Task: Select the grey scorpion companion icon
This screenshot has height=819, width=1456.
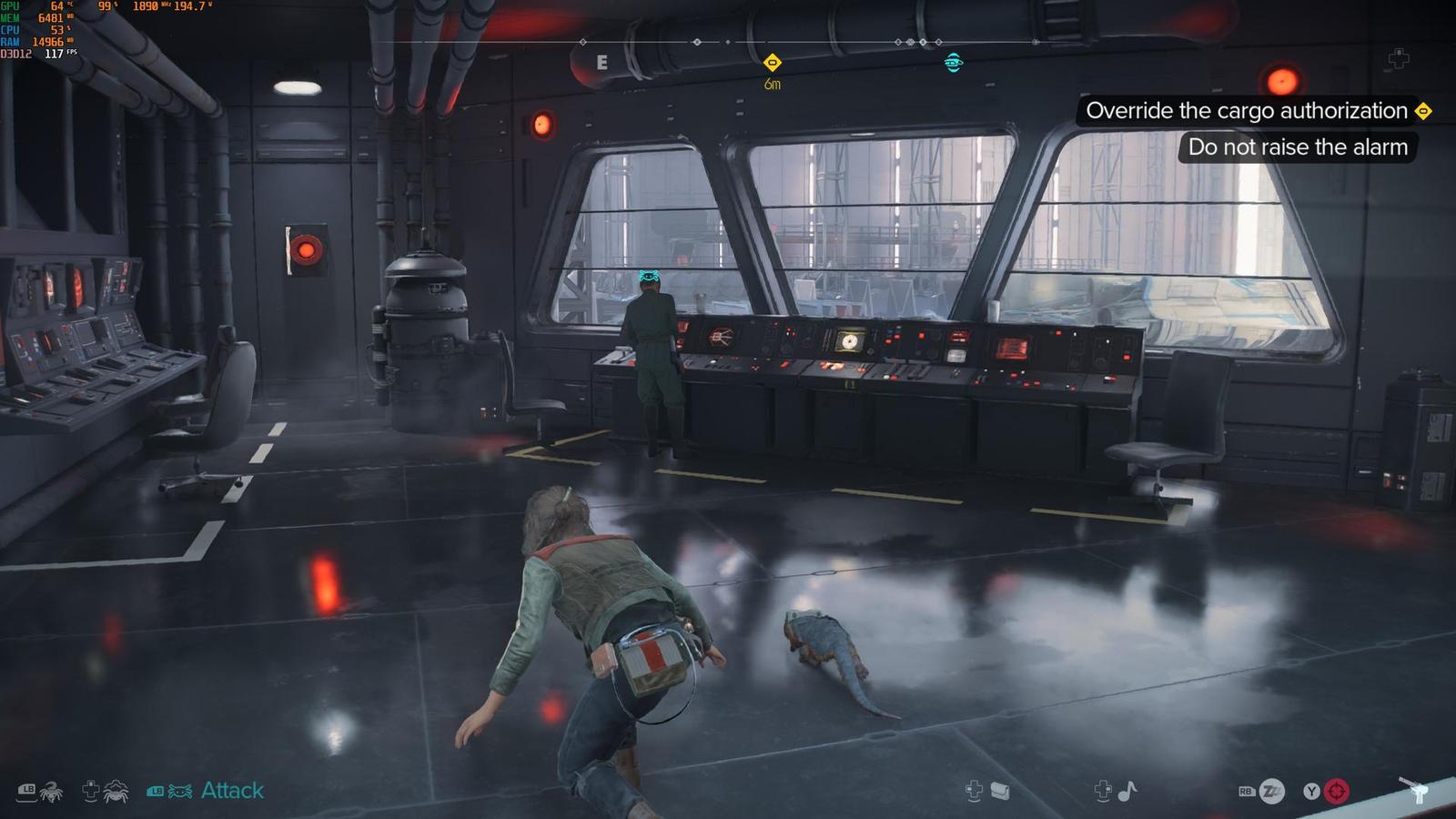Action: 50,792
